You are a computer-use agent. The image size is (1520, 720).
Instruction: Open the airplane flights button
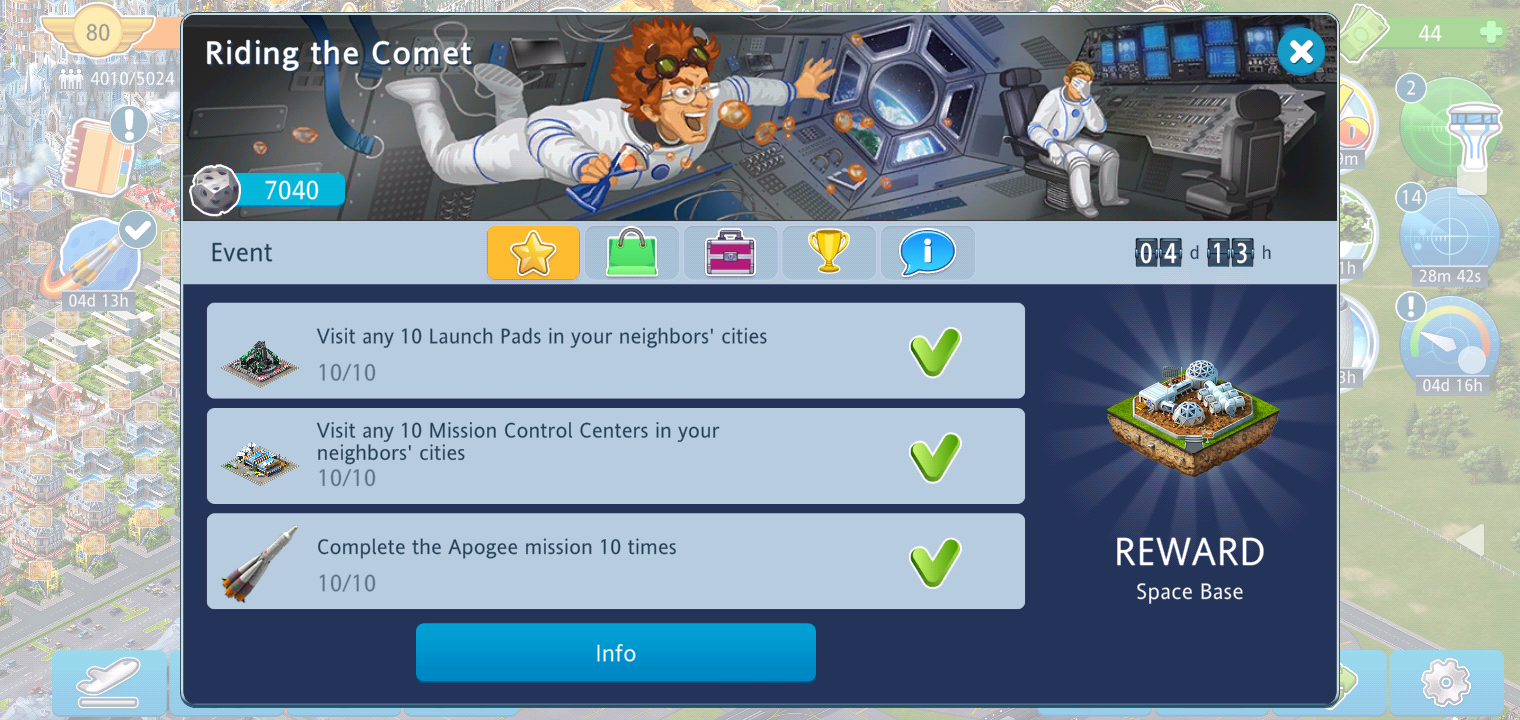pyautogui.click(x=109, y=683)
